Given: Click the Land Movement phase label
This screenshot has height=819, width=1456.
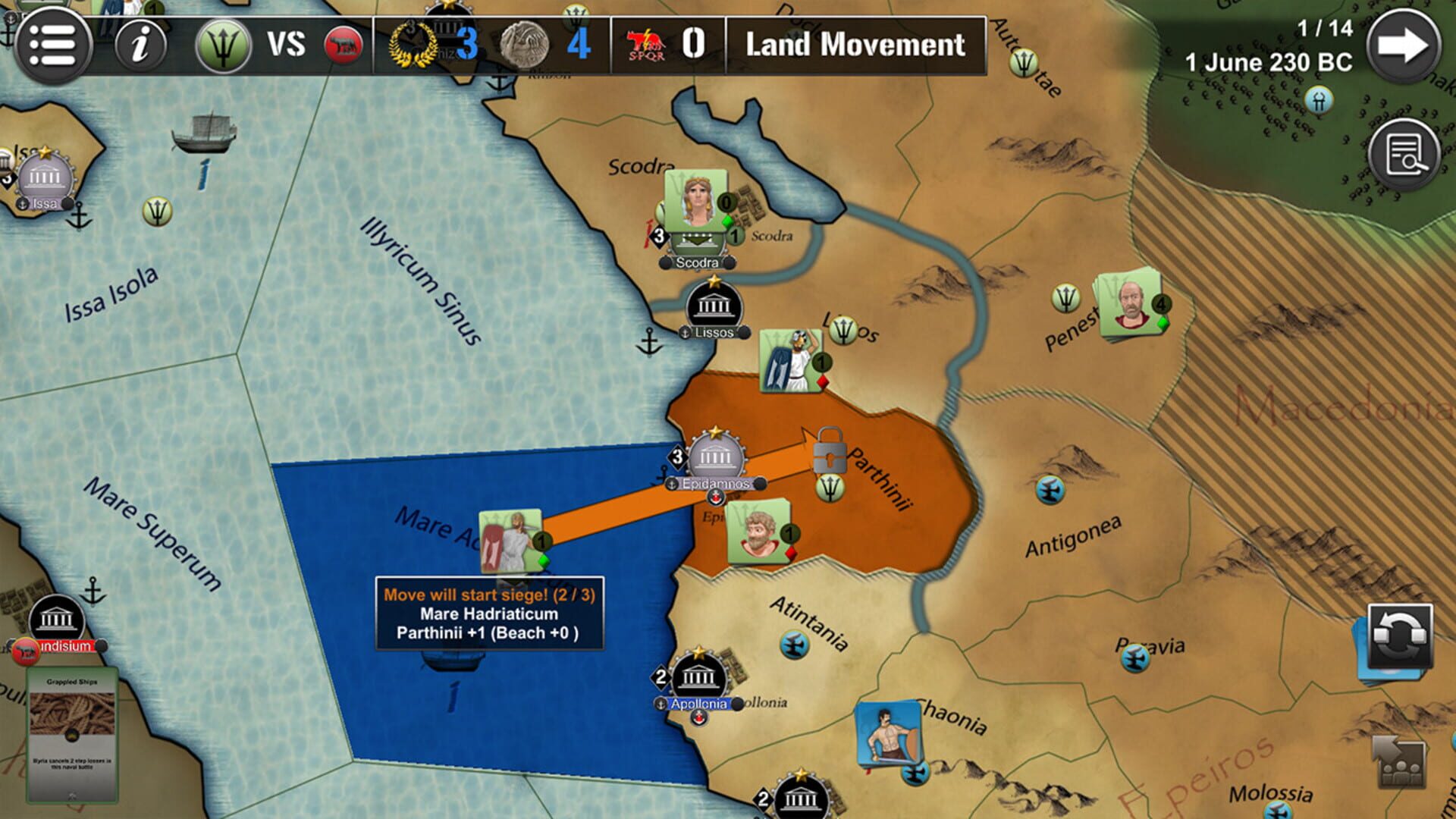Looking at the screenshot, I should [x=855, y=45].
